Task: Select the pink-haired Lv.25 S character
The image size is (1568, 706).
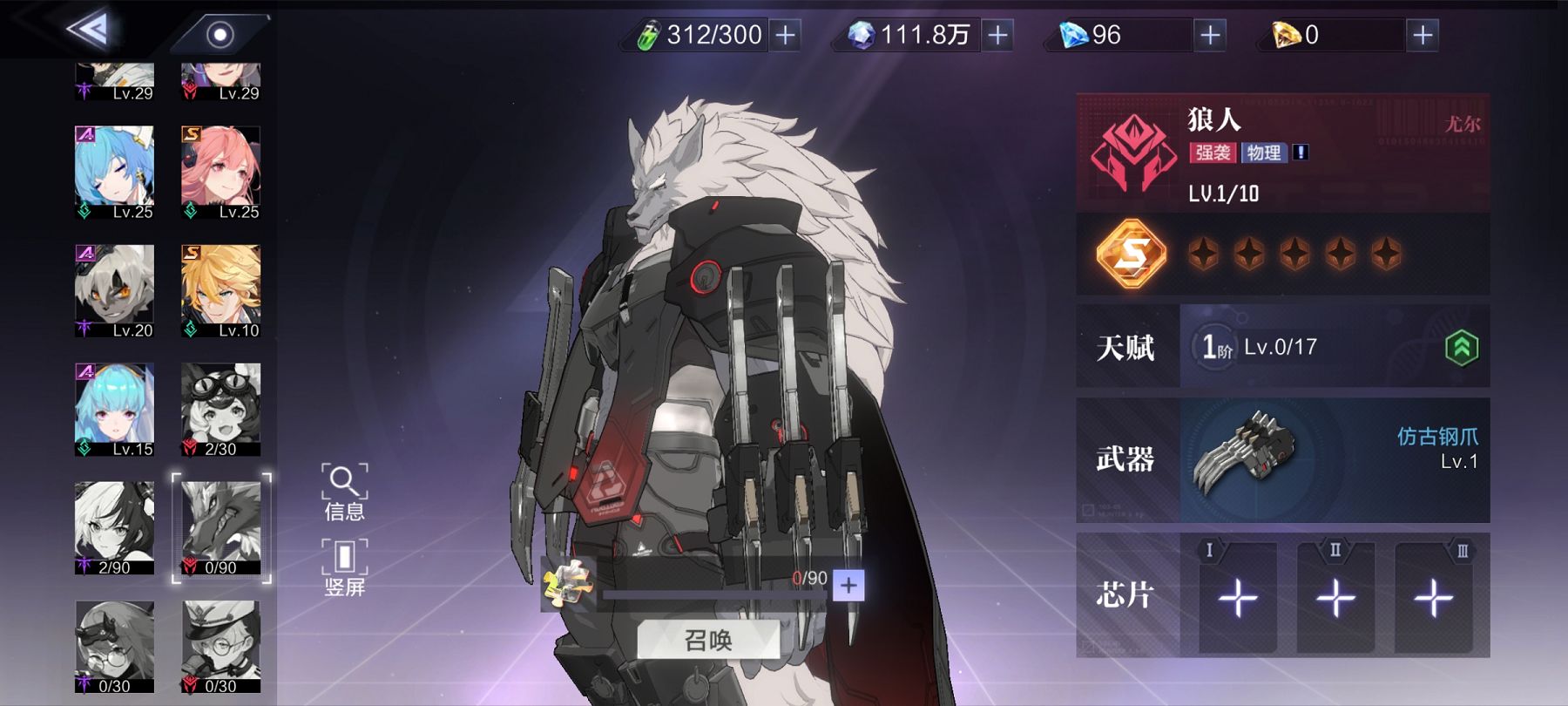Action: click(220, 173)
